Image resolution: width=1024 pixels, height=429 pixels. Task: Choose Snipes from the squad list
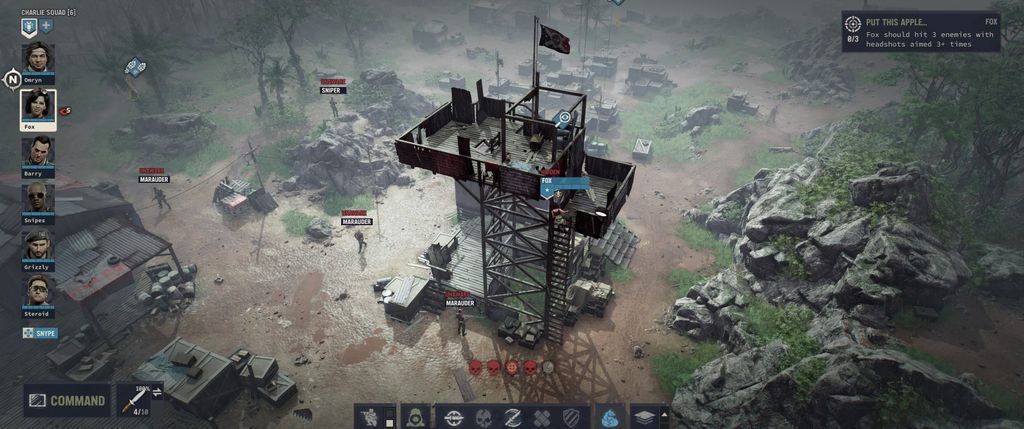(38, 199)
